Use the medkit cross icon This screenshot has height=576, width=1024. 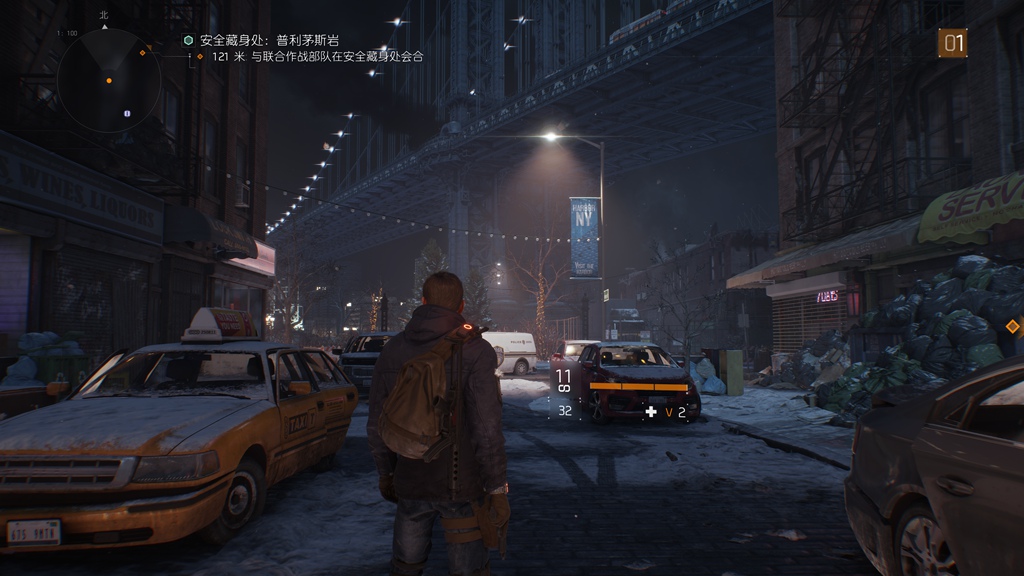(651, 411)
